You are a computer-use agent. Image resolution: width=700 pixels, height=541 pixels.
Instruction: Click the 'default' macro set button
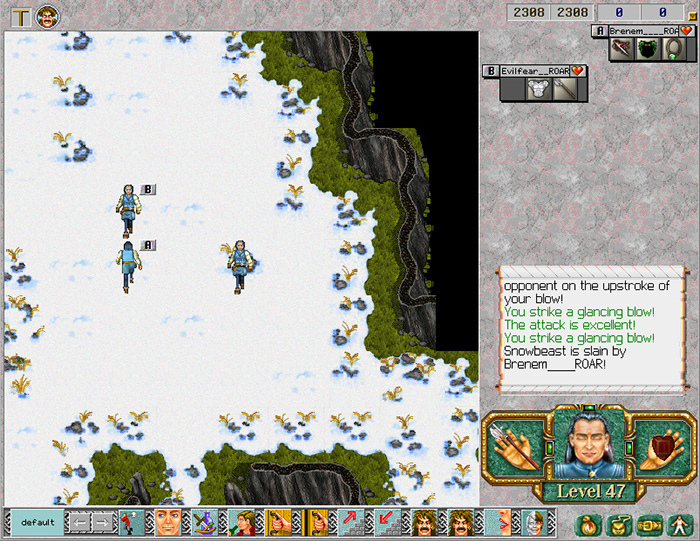[x=37, y=522]
